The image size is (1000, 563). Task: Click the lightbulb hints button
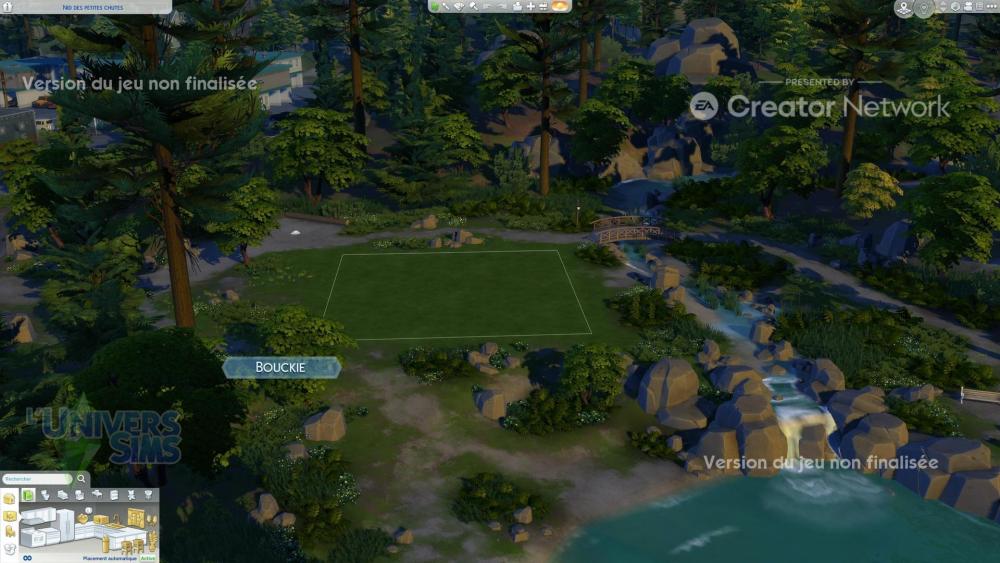point(923,9)
